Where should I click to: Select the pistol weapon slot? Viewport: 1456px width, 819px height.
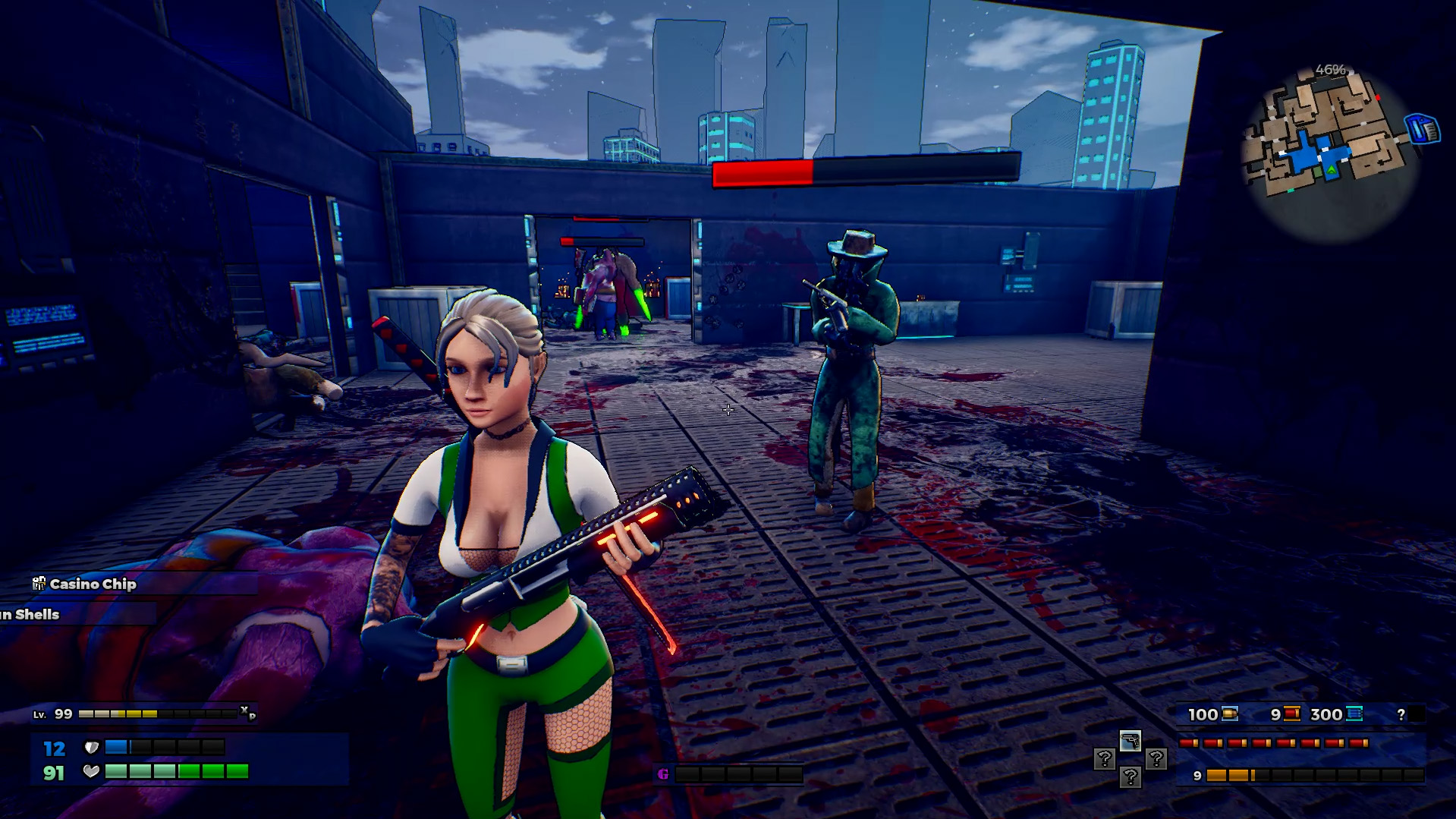1130,741
